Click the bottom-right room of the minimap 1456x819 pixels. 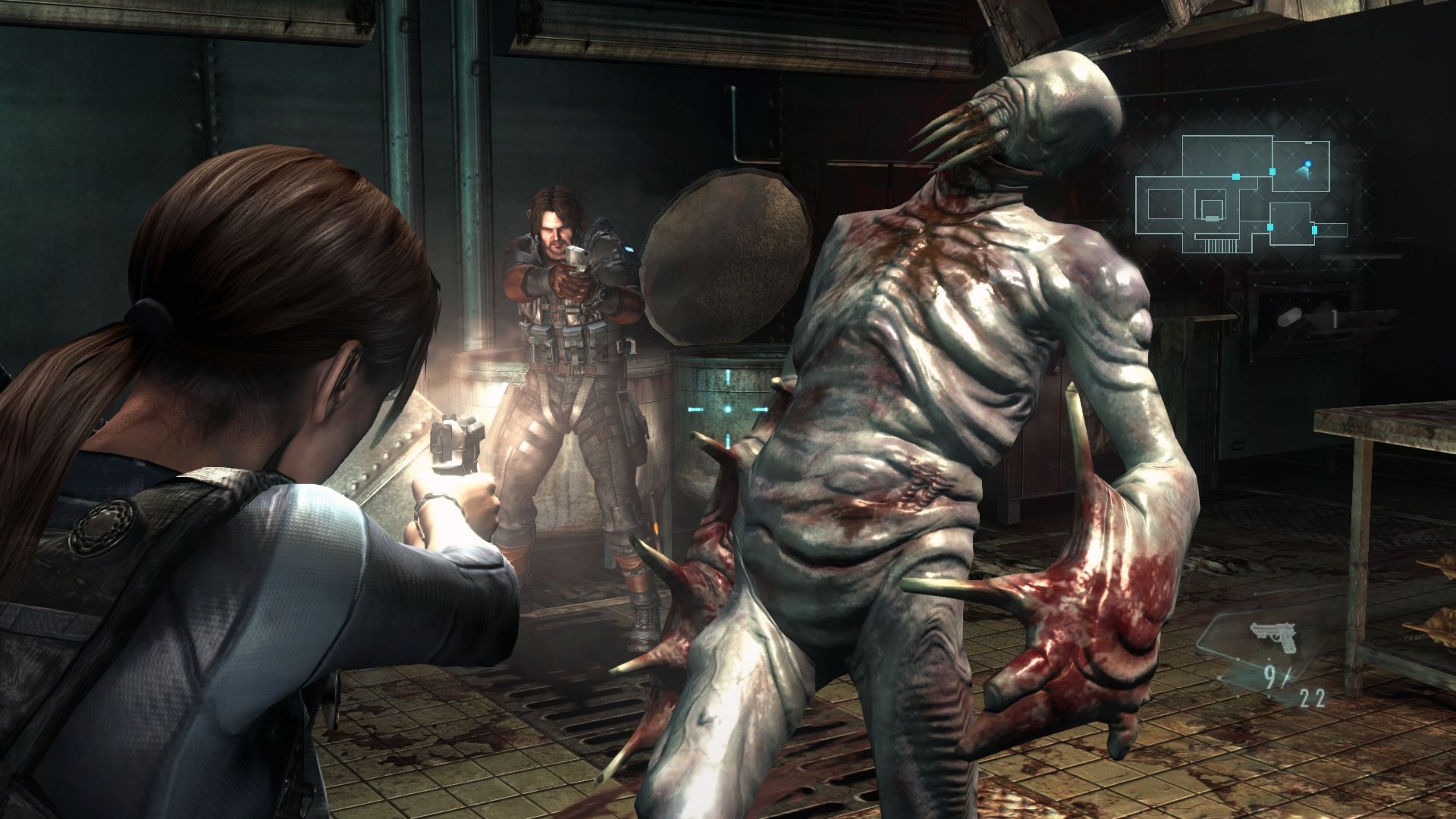click(x=1291, y=224)
